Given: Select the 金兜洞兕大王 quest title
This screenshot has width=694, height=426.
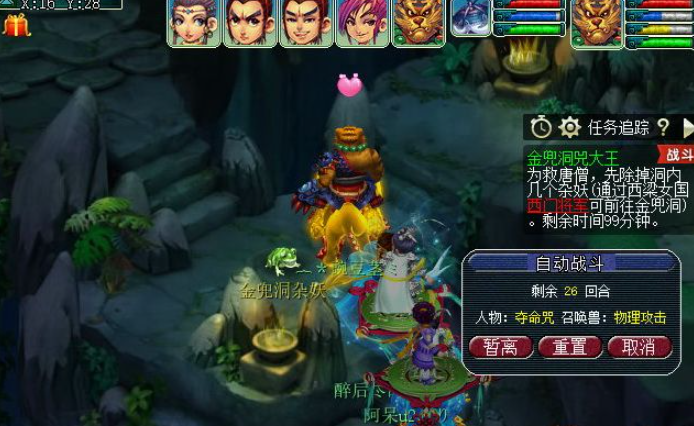Looking at the screenshot, I should (x=573, y=158).
